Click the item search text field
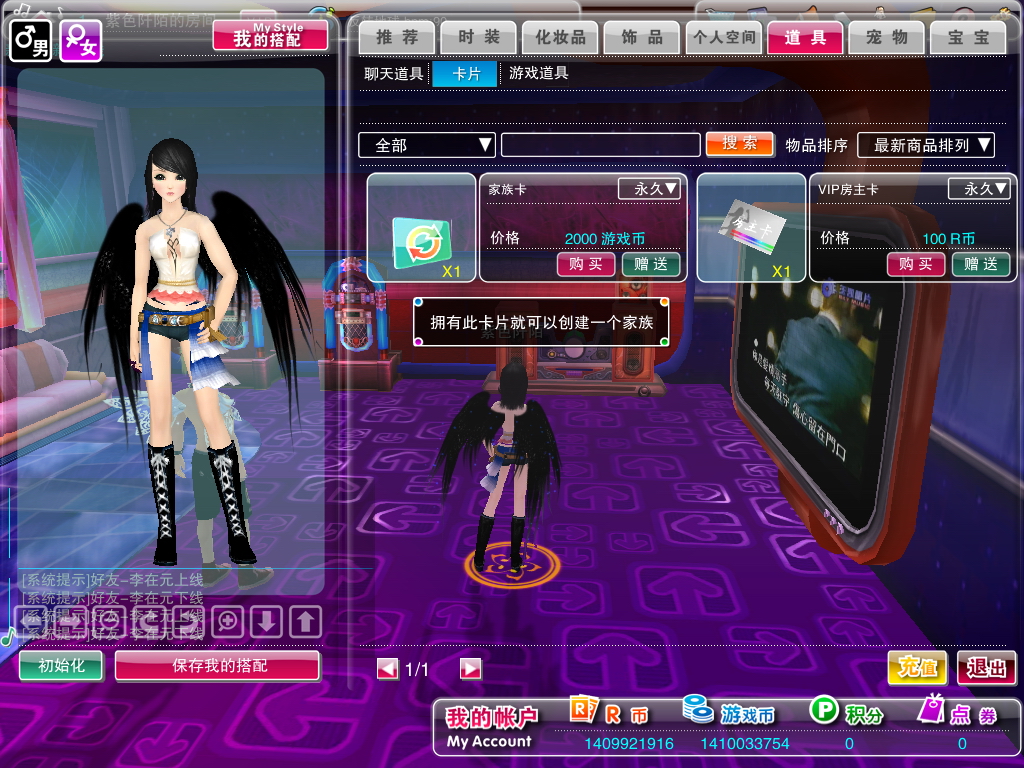Viewport: 1024px width, 768px height. click(x=600, y=145)
